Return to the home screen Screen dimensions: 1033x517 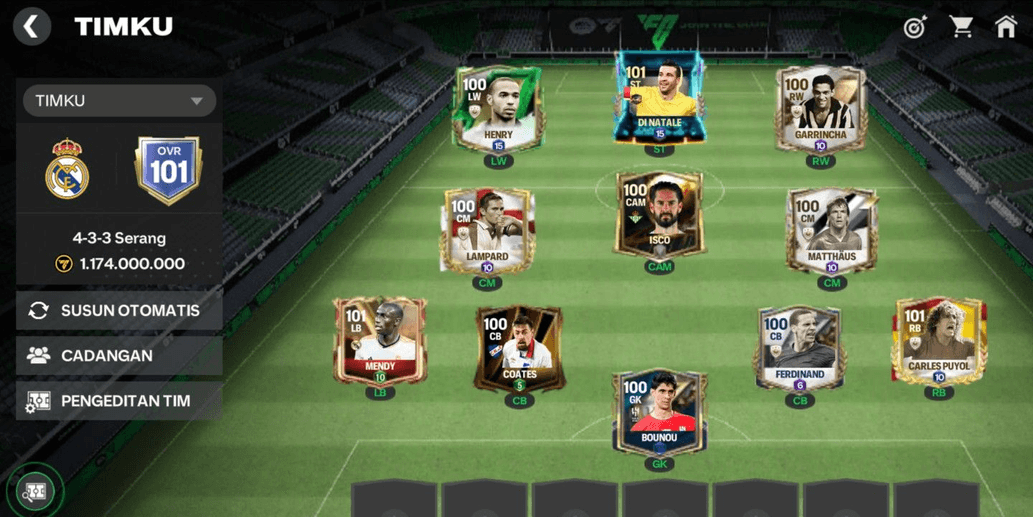click(1006, 27)
